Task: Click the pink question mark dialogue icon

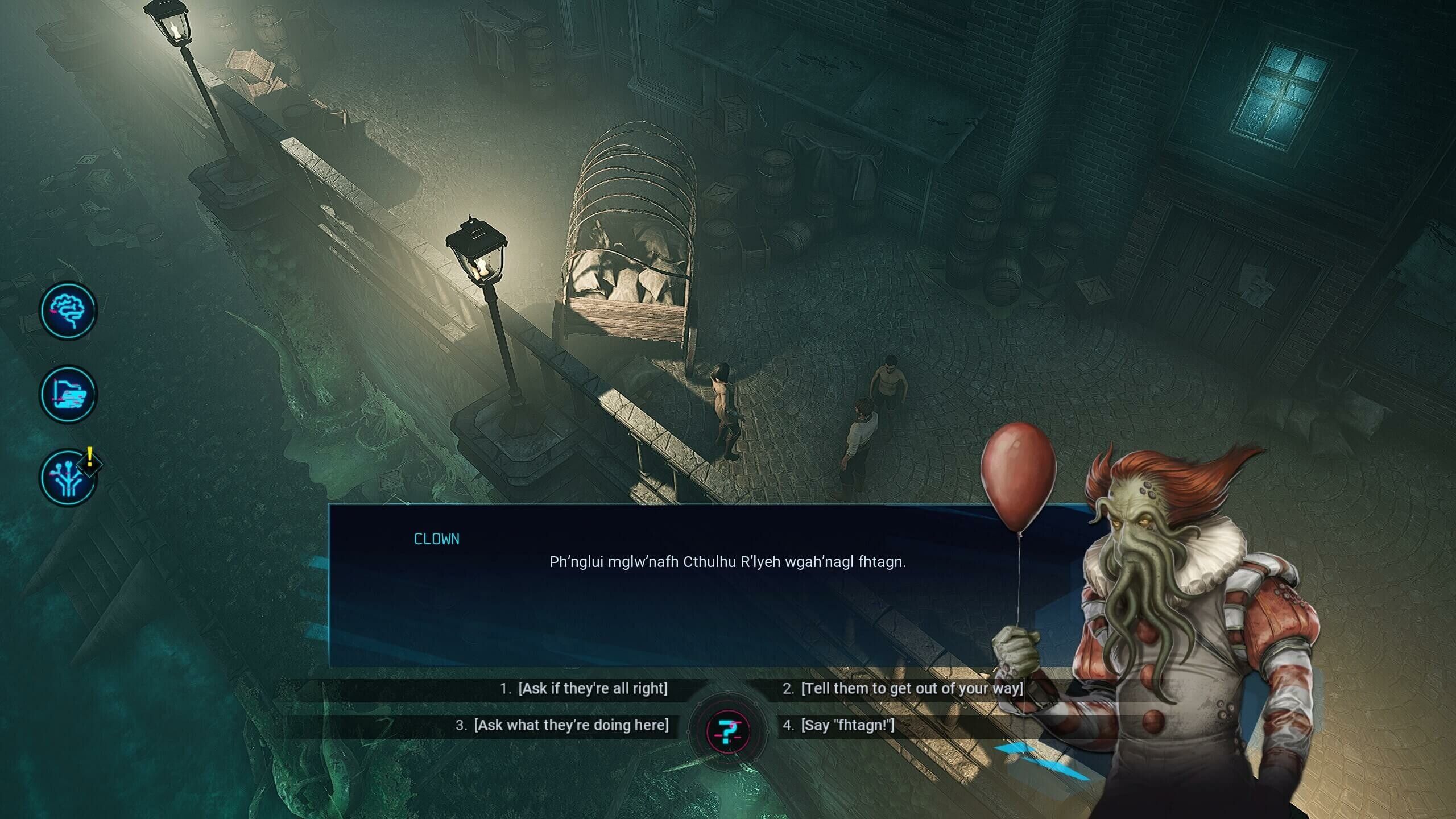Action: click(x=727, y=731)
